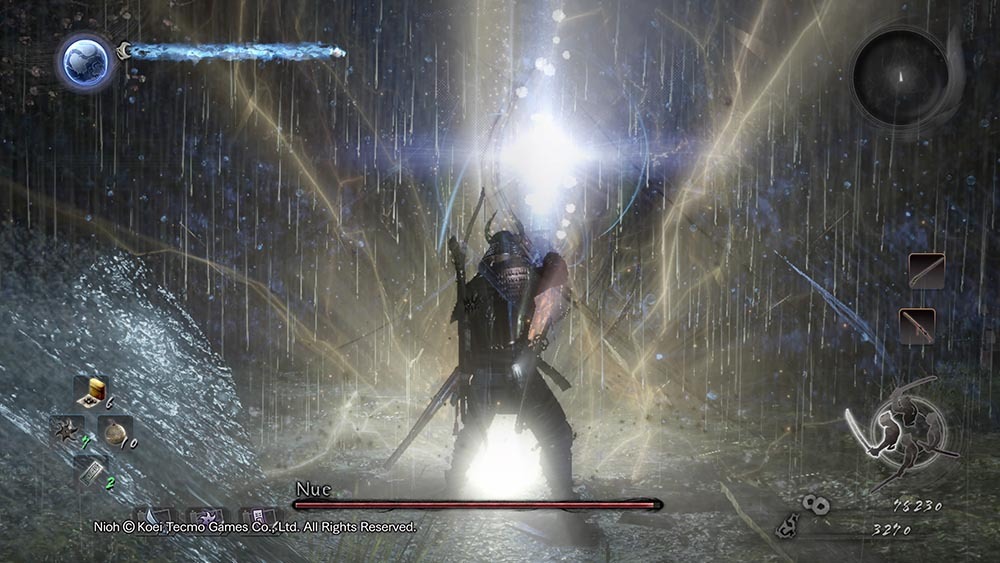Select the shuriken quick item slot
The width and height of the screenshot is (1000, 563).
[68, 432]
